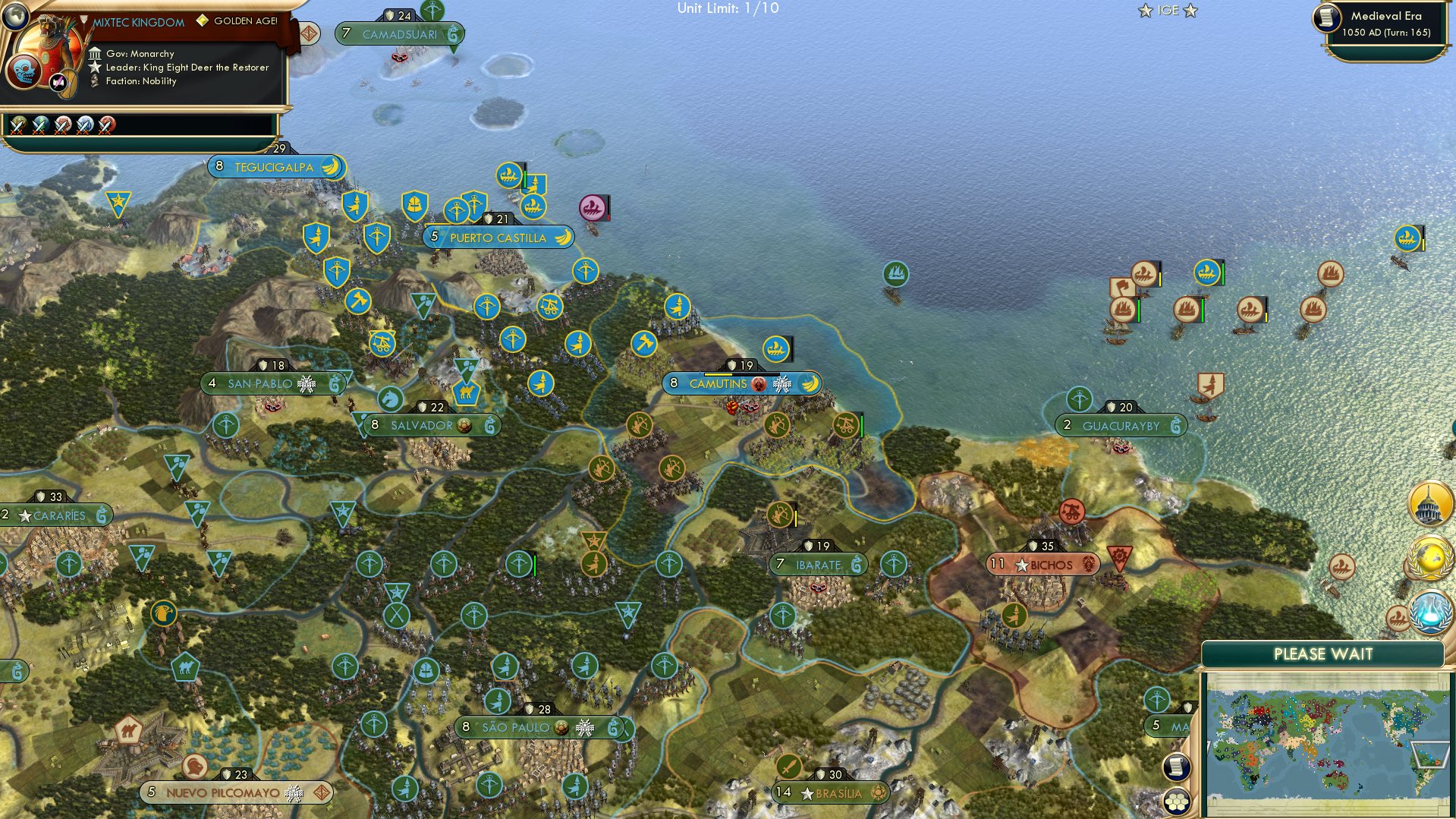Open São Paulo's city screen
The image size is (1456, 819).
click(517, 726)
